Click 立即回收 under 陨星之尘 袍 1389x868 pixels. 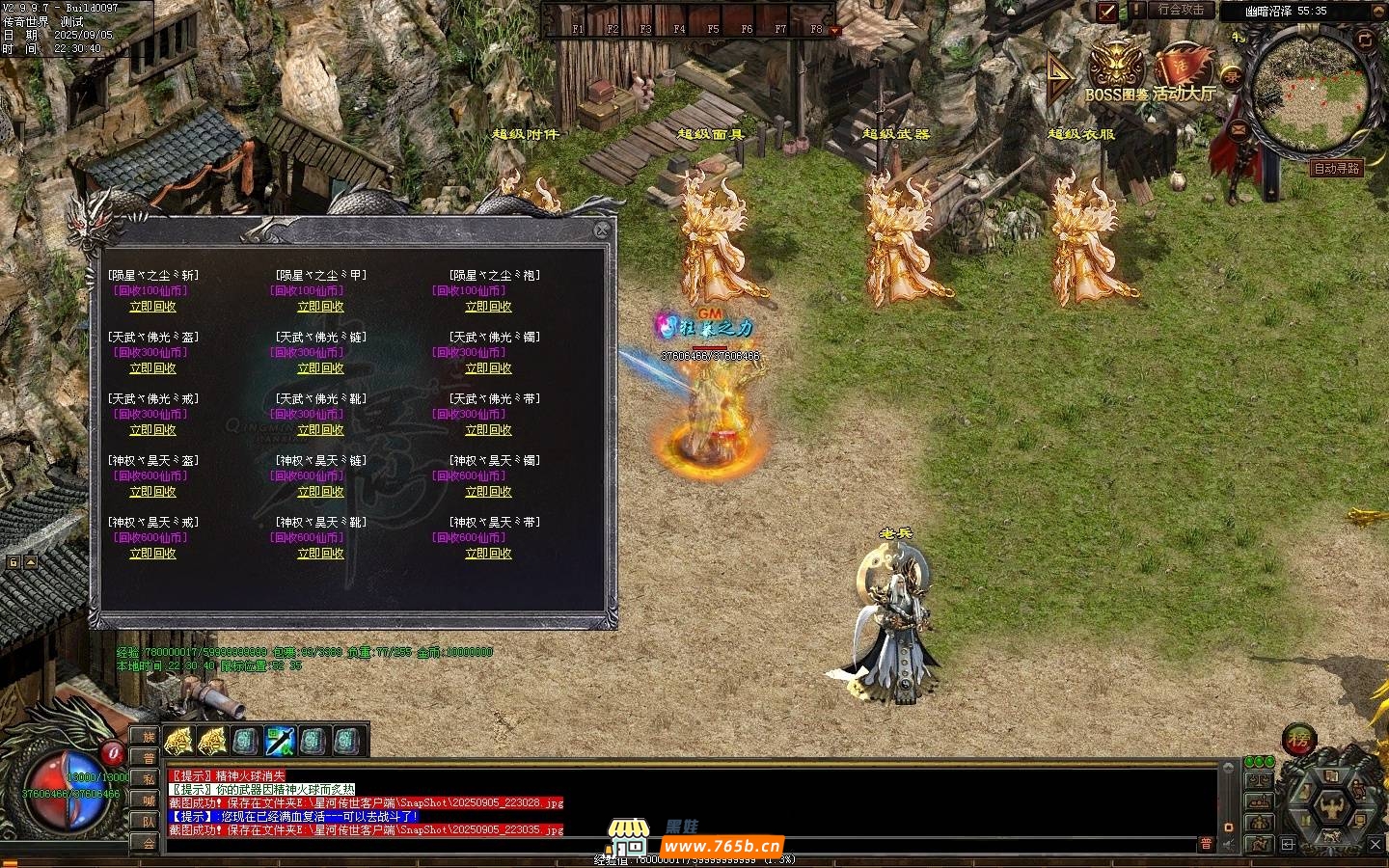tap(488, 307)
